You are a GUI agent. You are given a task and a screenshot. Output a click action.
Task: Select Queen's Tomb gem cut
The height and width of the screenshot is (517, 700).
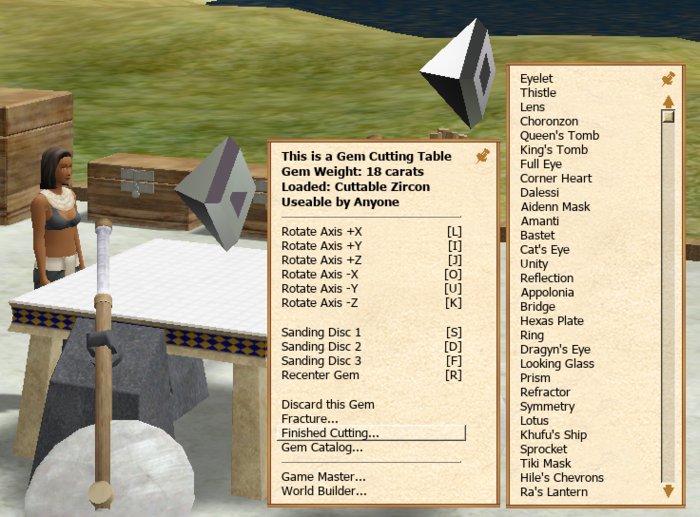pos(559,136)
